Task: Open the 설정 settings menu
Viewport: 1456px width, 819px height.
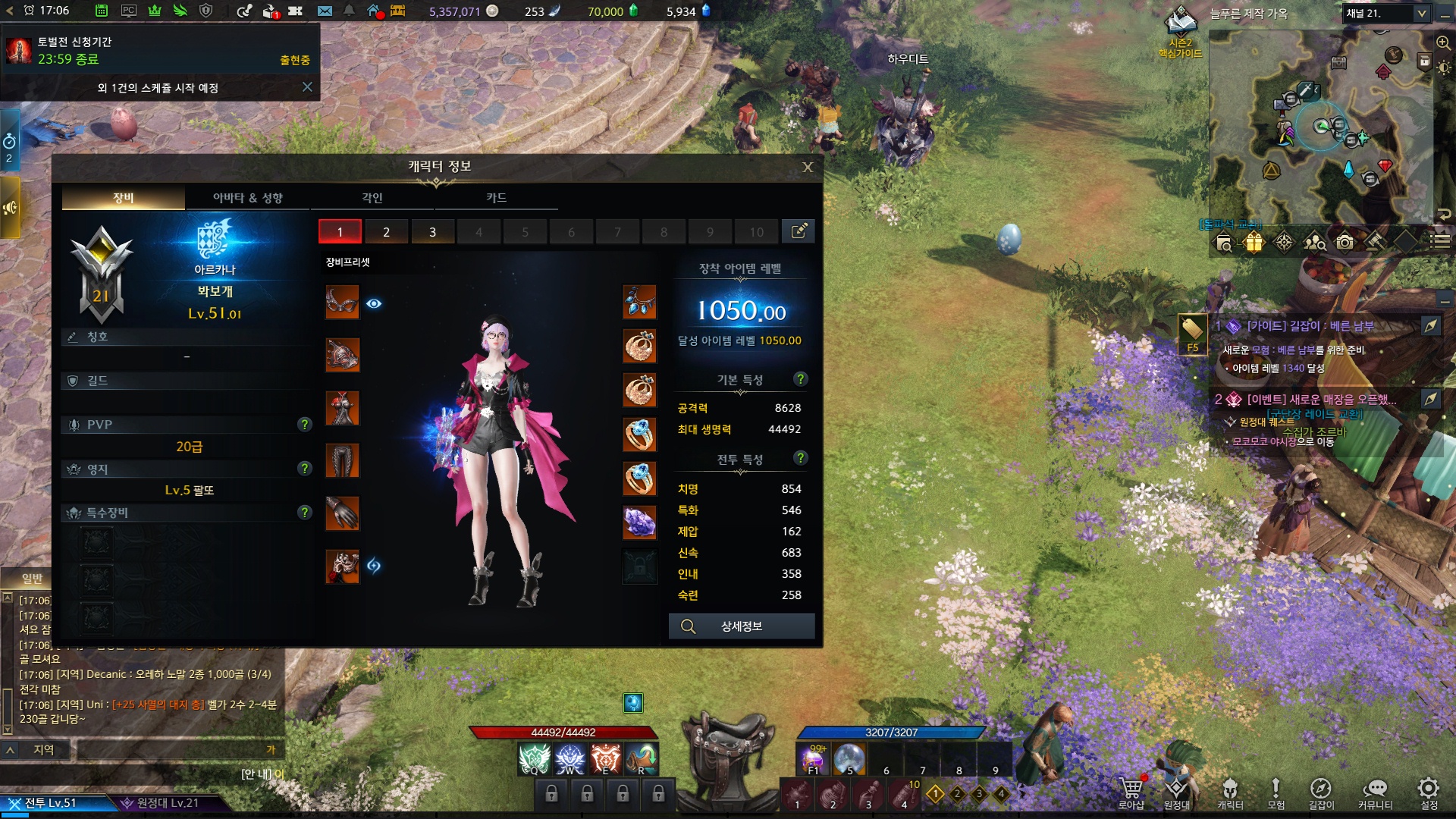Action: point(1429,793)
